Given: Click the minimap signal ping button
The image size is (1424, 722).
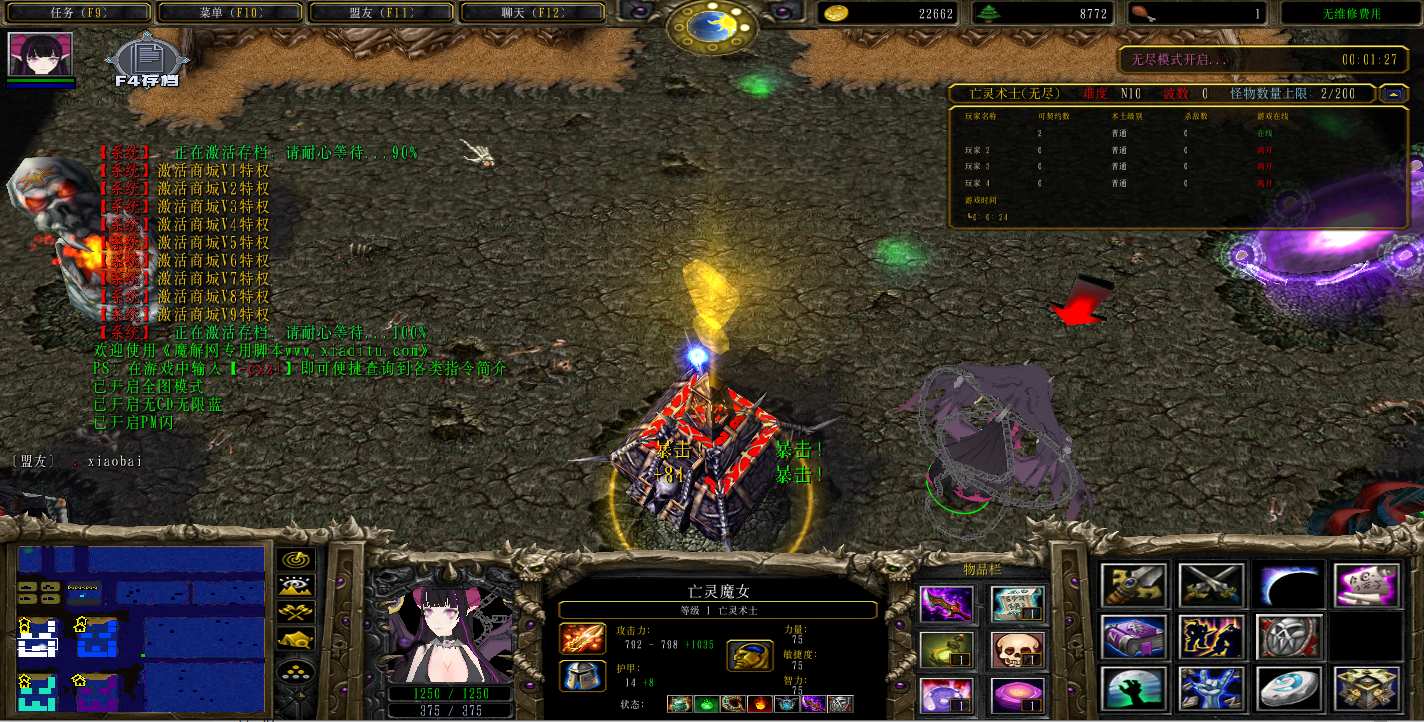Looking at the screenshot, I should [x=296, y=560].
